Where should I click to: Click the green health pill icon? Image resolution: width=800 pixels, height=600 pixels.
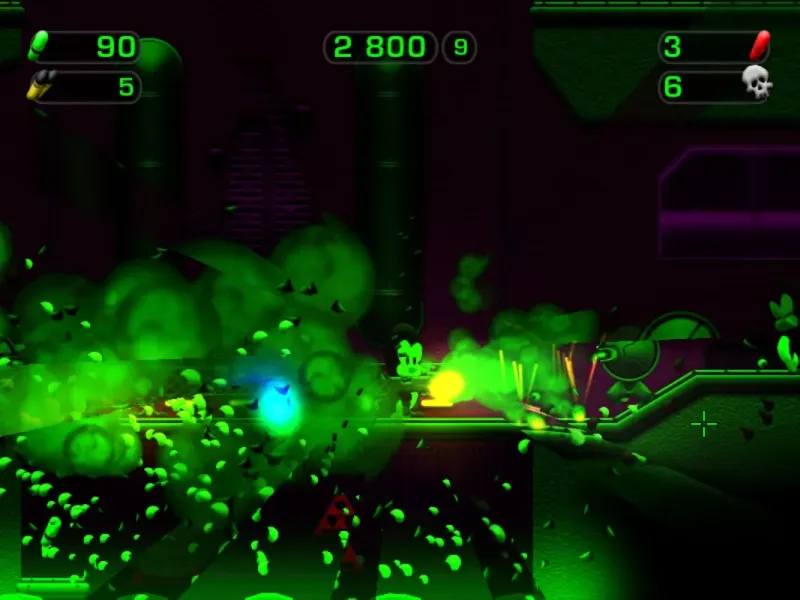[40, 46]
